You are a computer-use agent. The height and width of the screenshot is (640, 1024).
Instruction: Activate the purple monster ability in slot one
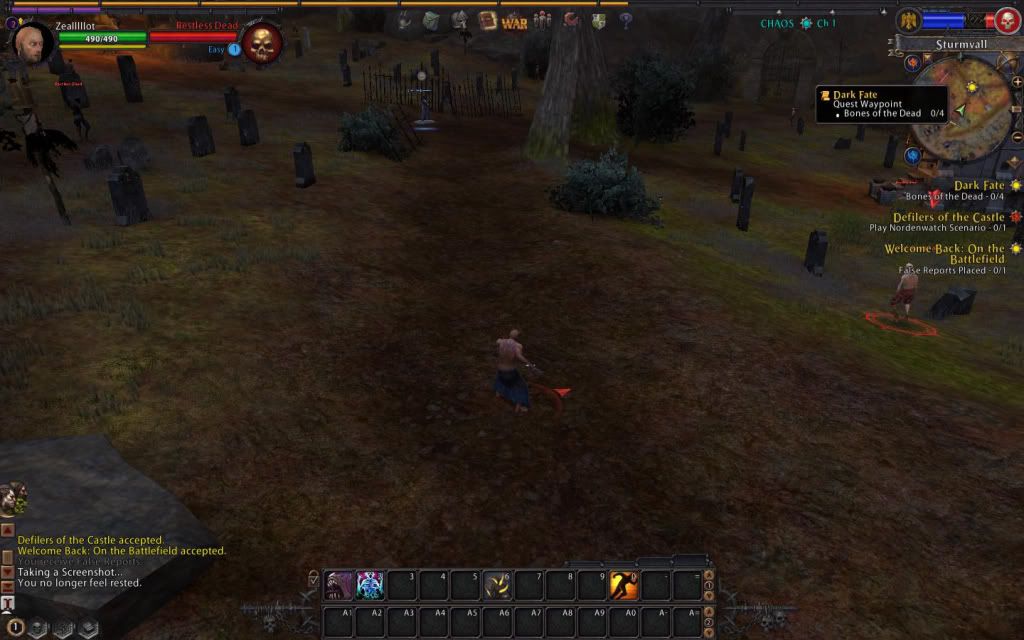tap(339, 585)
